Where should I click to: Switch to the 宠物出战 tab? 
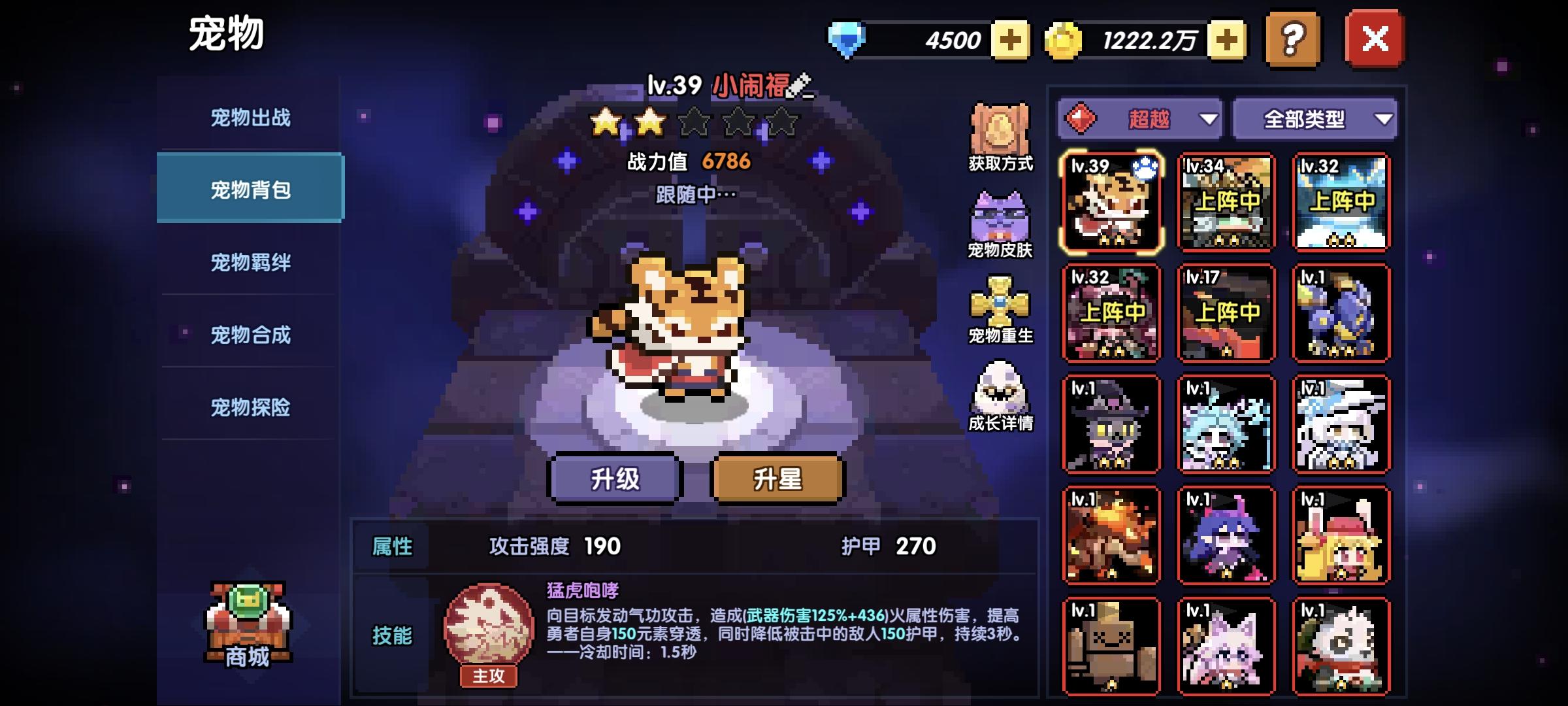(252, 115)
